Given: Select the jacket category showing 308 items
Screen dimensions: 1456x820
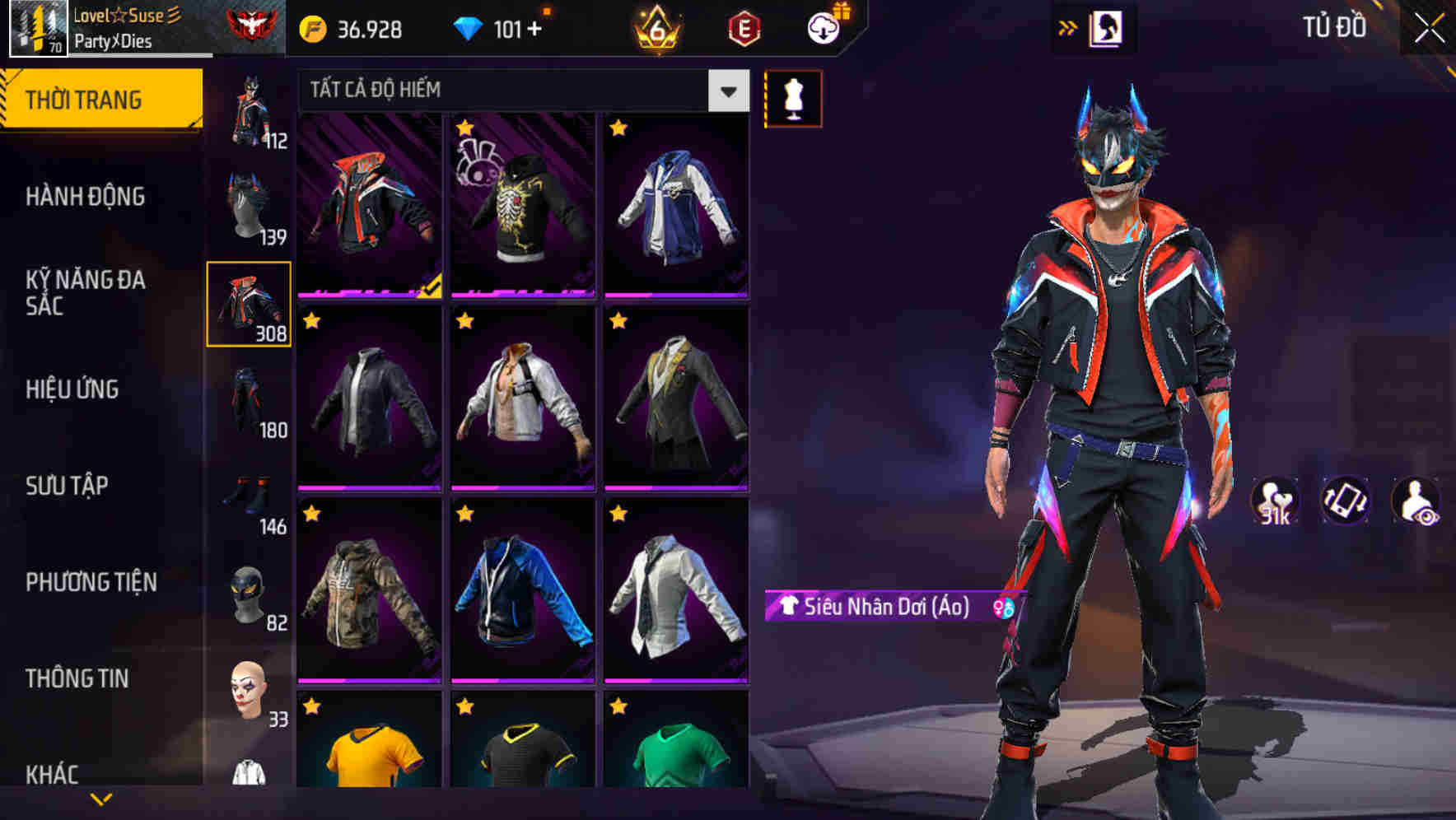Looking at the screenshot, I should (x=249, y=306).
